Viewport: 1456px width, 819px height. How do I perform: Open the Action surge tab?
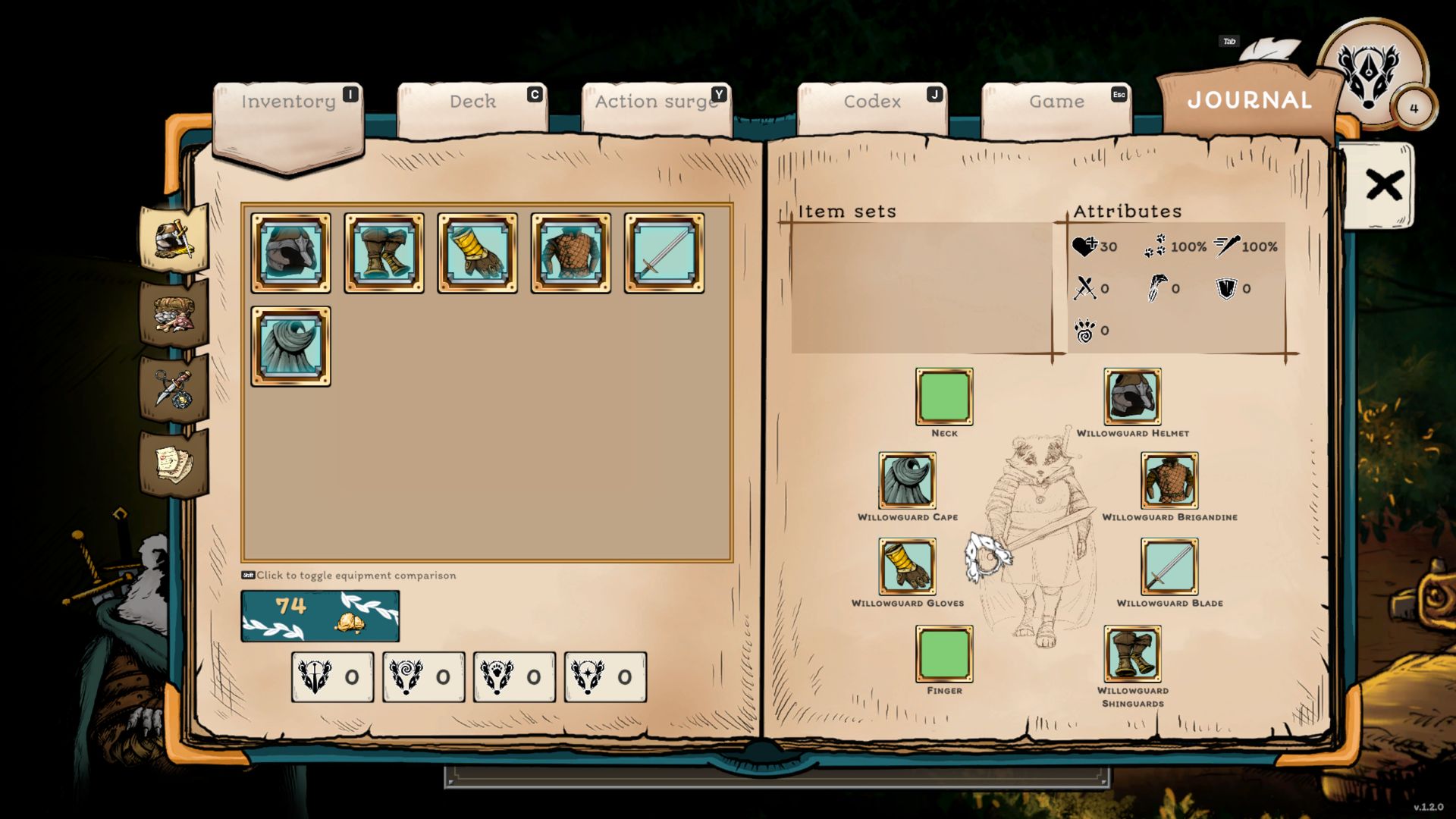[656, 102]
